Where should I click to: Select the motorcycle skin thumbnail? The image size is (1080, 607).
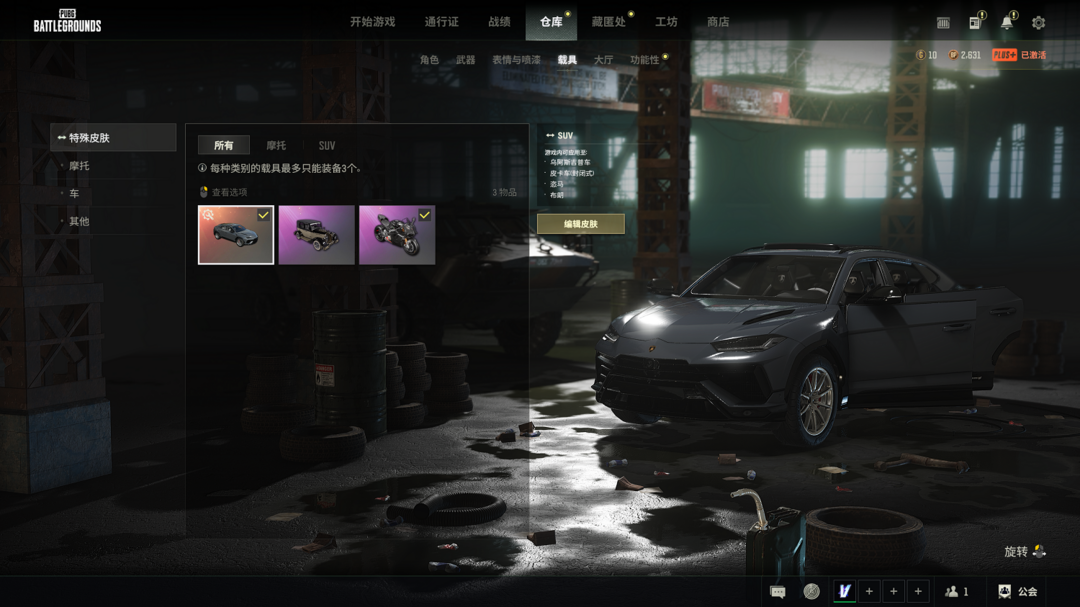click(397, 235)
